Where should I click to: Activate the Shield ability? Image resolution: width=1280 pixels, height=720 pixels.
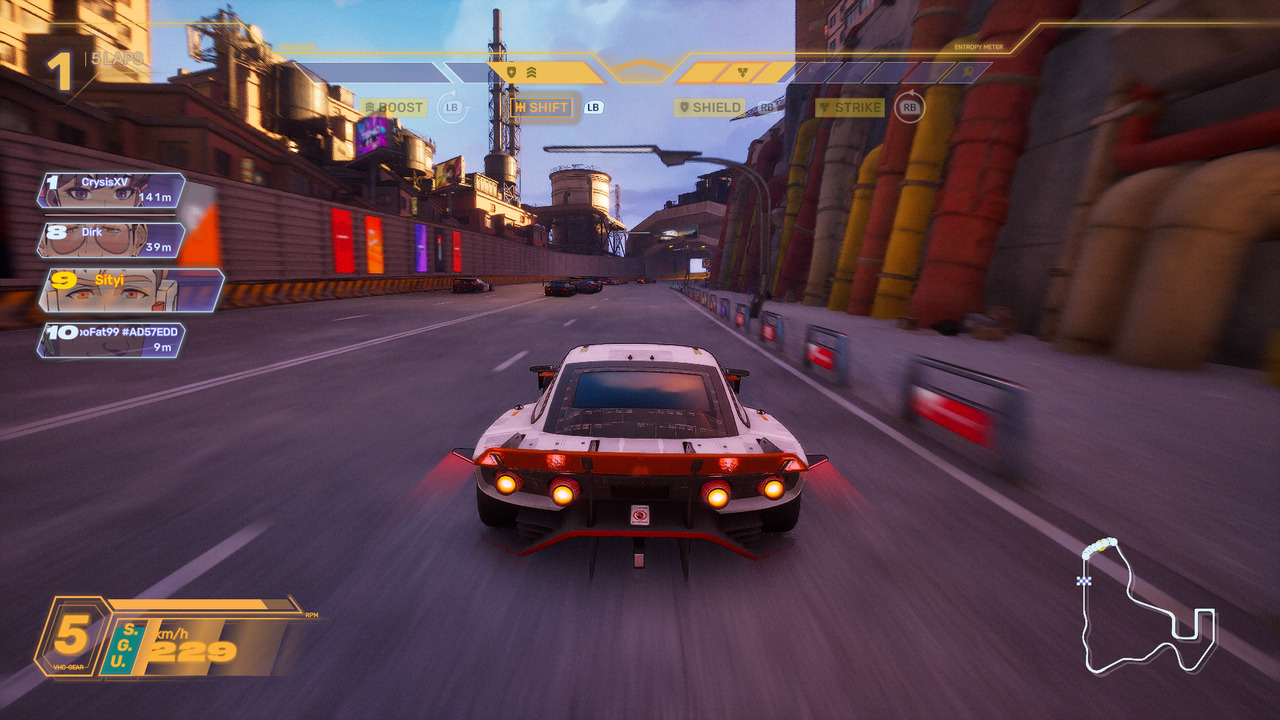[x=711, y=107]
